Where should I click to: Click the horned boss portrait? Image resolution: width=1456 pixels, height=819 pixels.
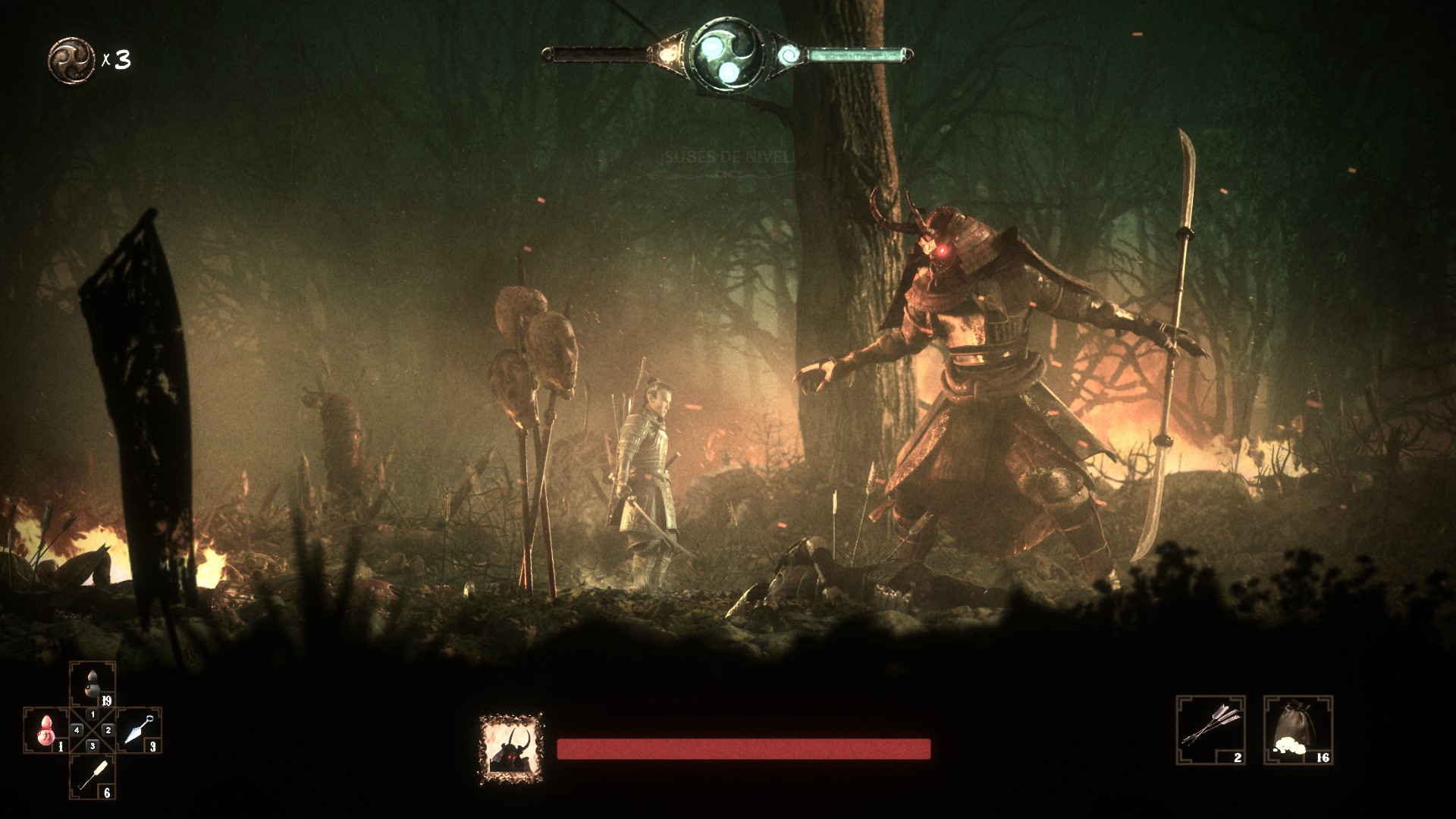pos(511,748)
